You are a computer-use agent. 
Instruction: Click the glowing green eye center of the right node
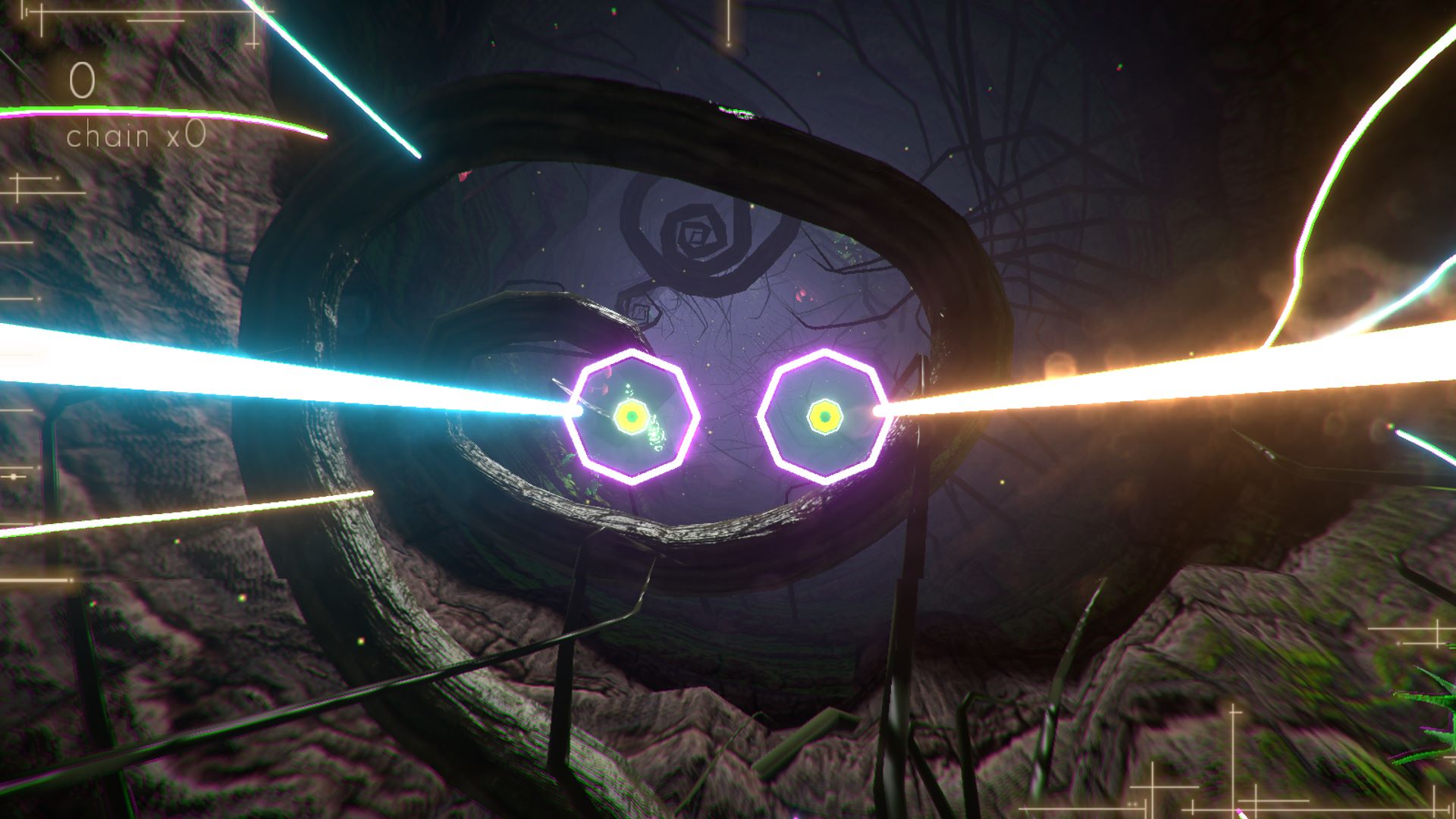click(x=824, y=416)
